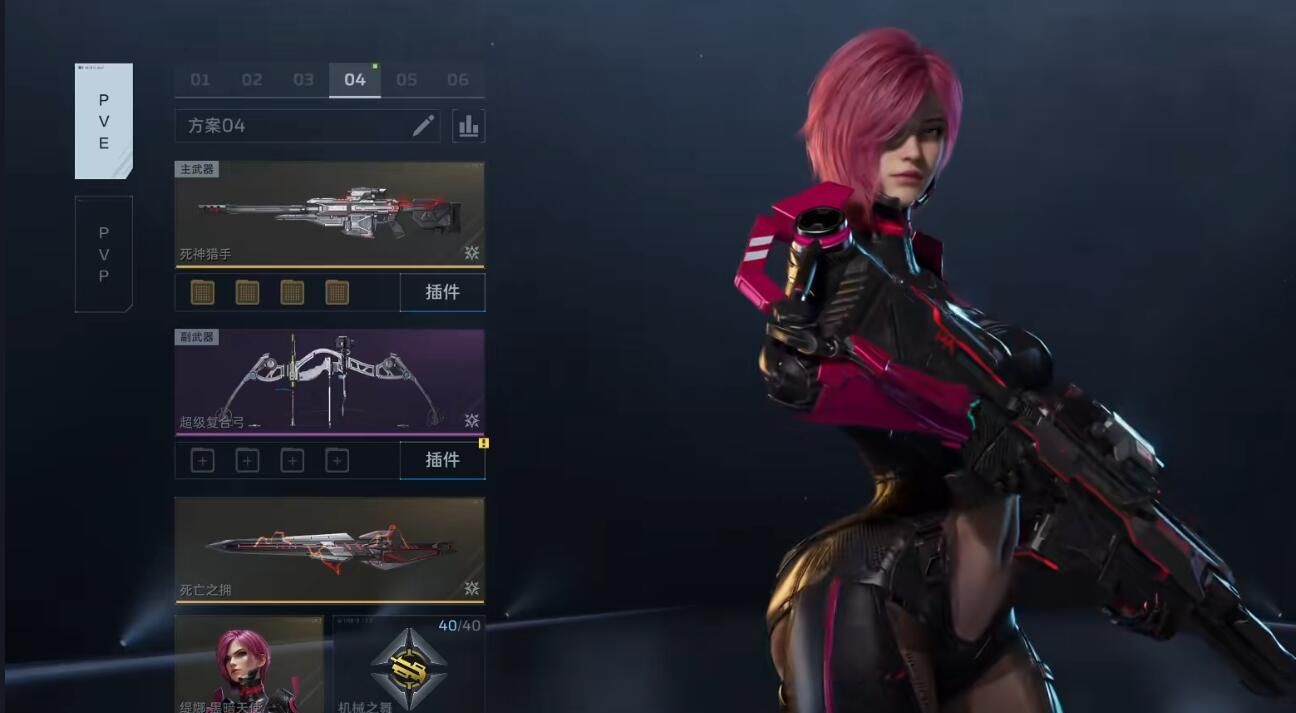Choose the 死神猎手 primary weapon slot
Viewport: 1296px width, 713px height.
coord(329,214)
